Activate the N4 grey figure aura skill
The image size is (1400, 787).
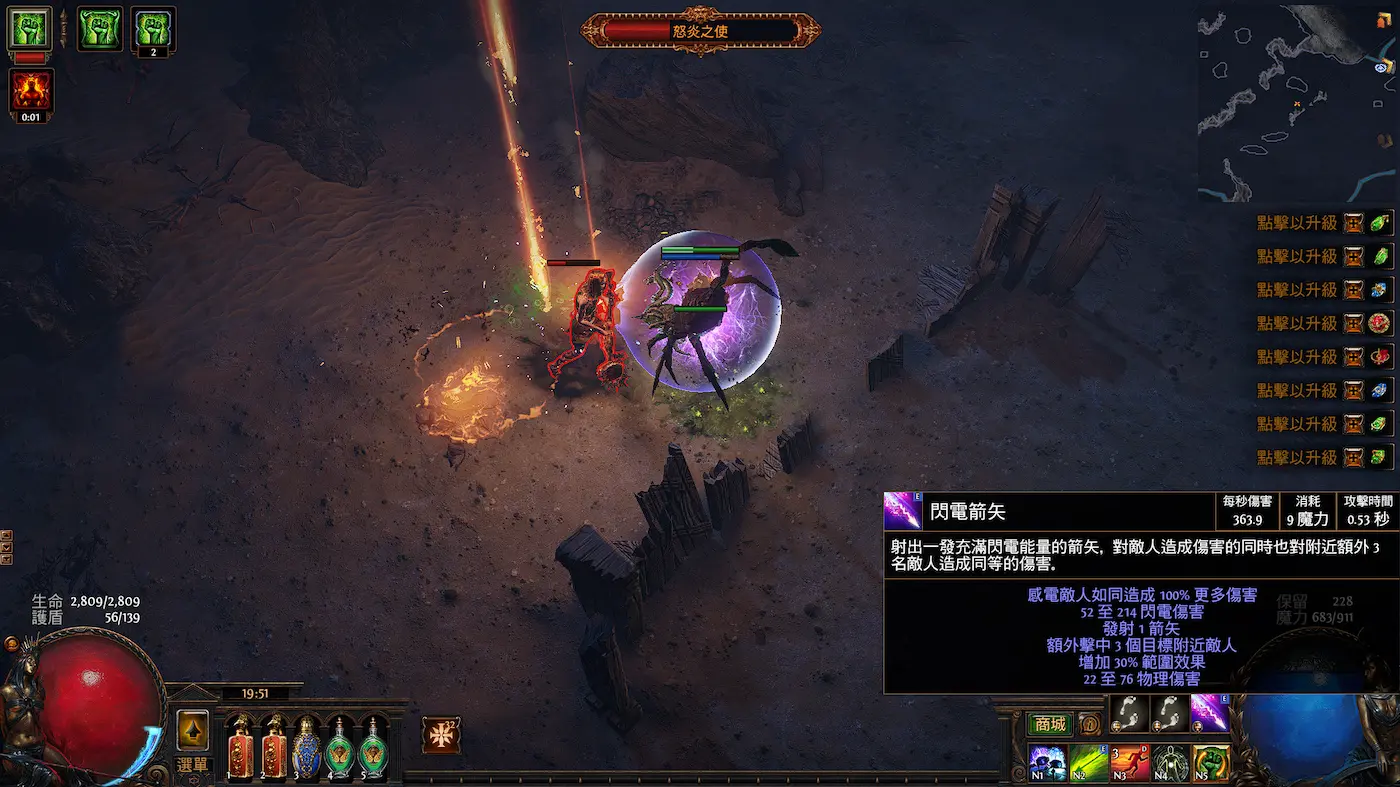tap(1170, 763)
